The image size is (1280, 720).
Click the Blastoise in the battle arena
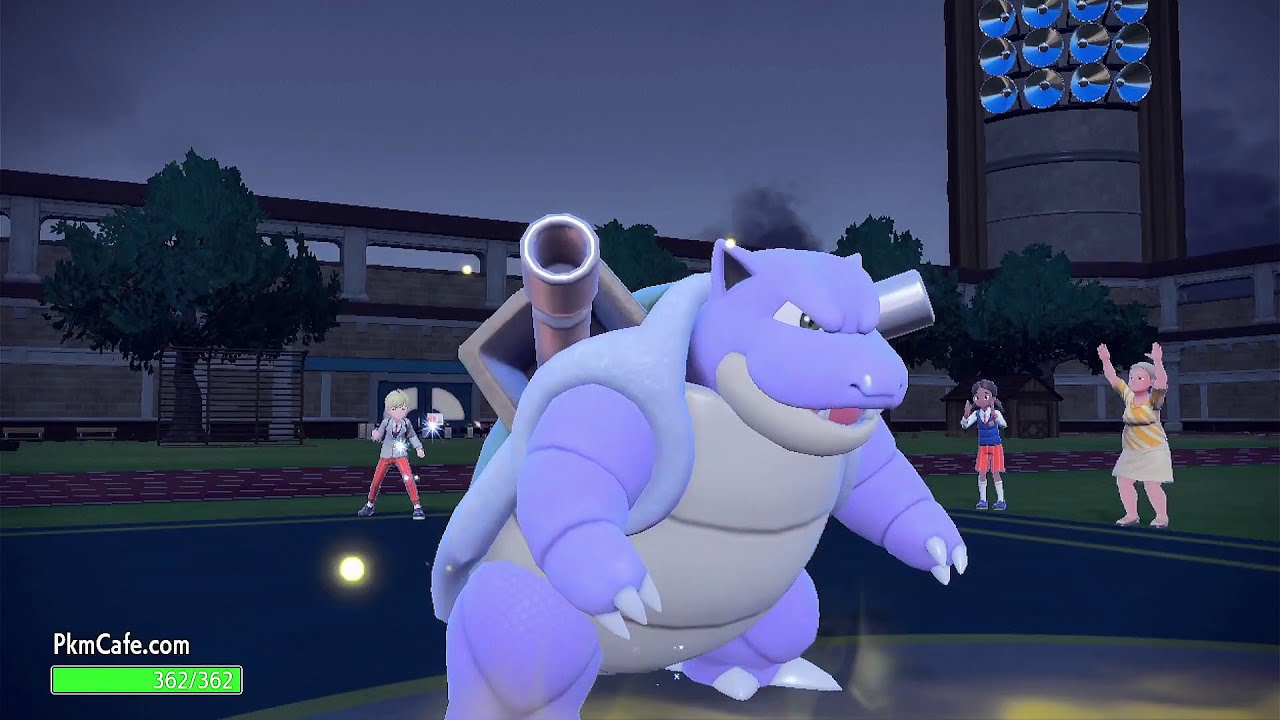tap(700, 450)
